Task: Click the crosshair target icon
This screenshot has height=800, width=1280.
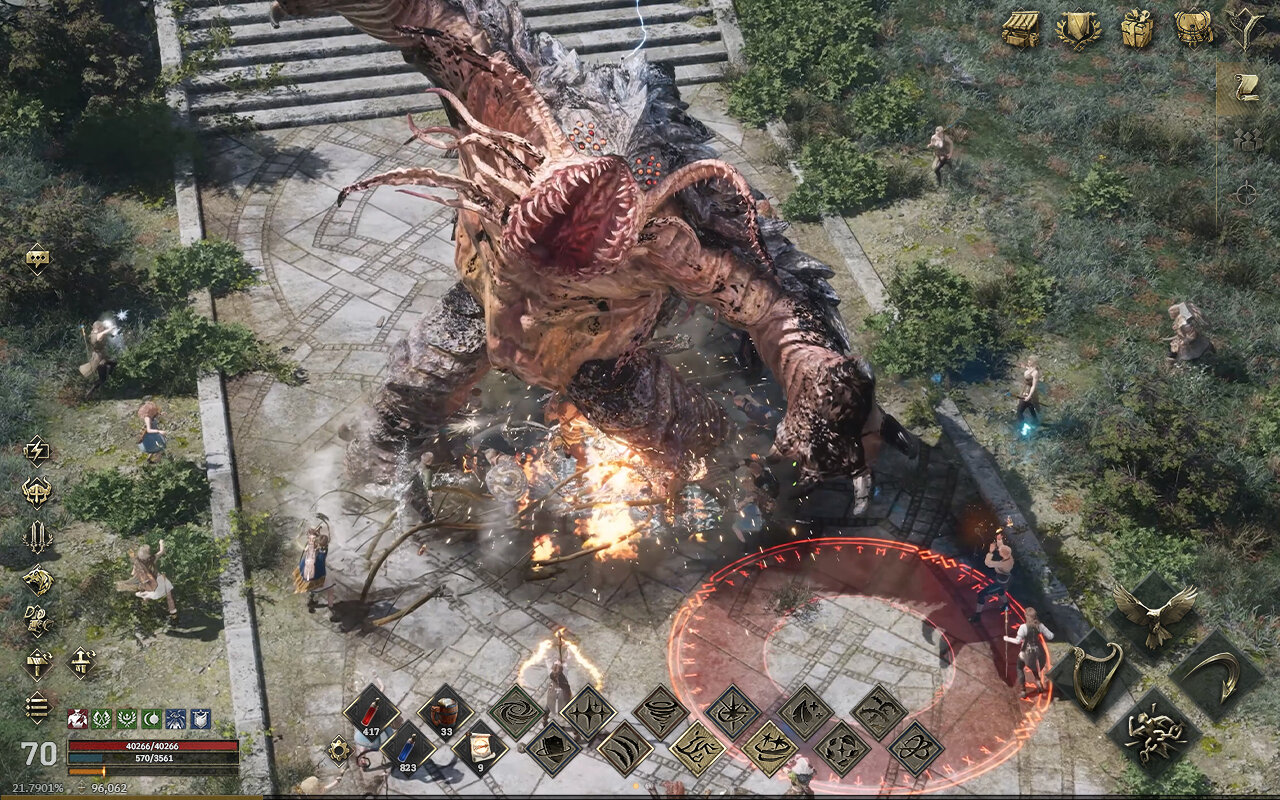Action: click(x=1245, y=194)
